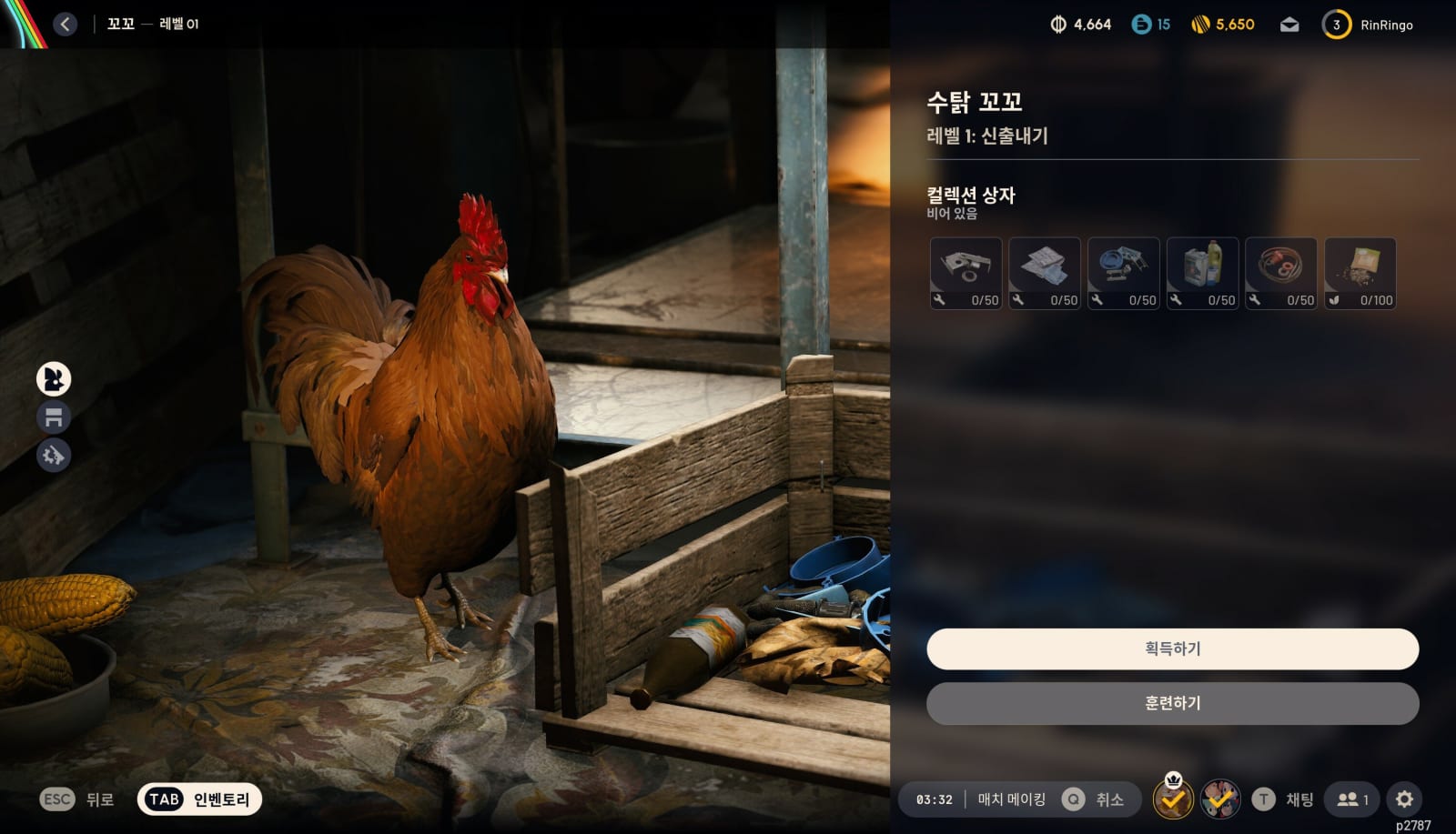Open the party members list
The width and height of the screenshot is (1456, 834).
tap(1352, 799)
